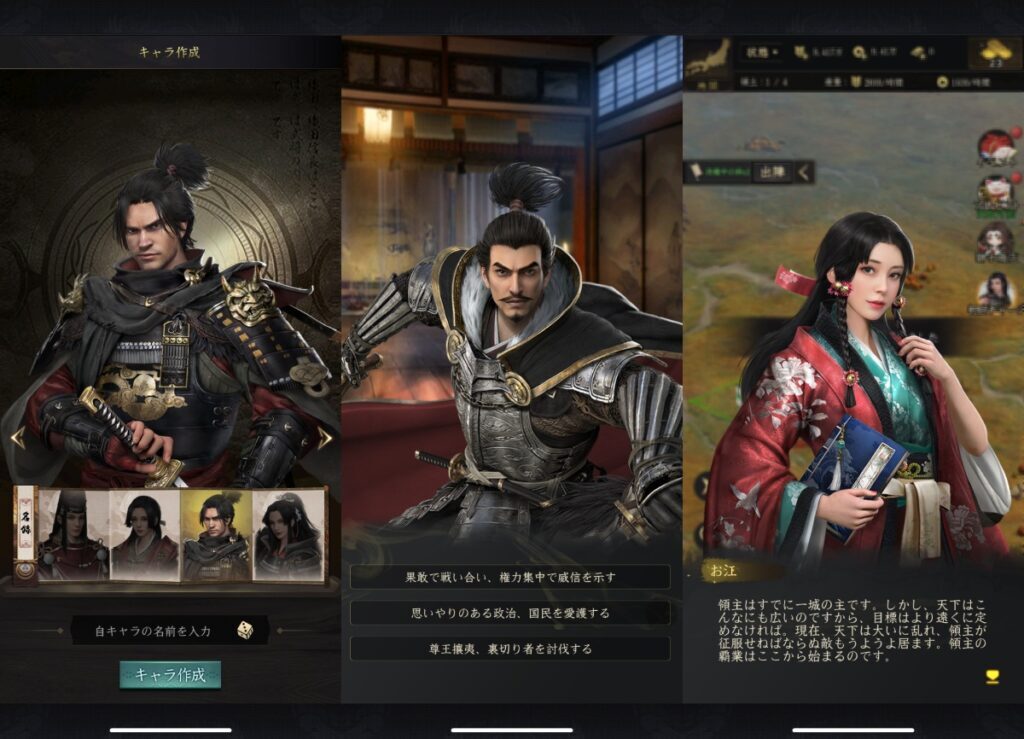The height and width of the screenshot is (739, 1024).
Task: Collapse the quest panel with the chevron arrow
Action: click(x=804, y=172)
